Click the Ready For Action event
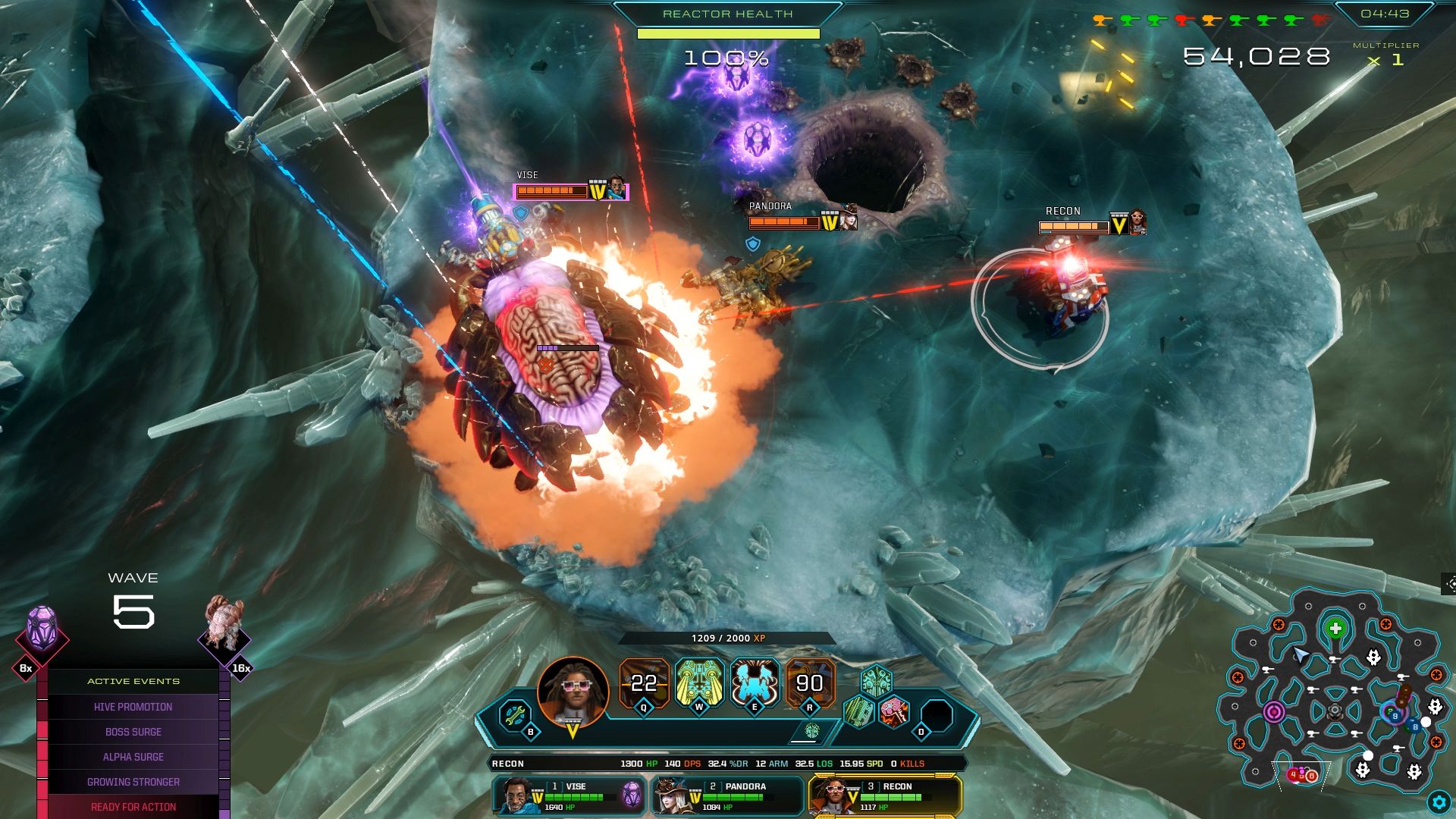 pyautogui.click(x=133, y=807)
